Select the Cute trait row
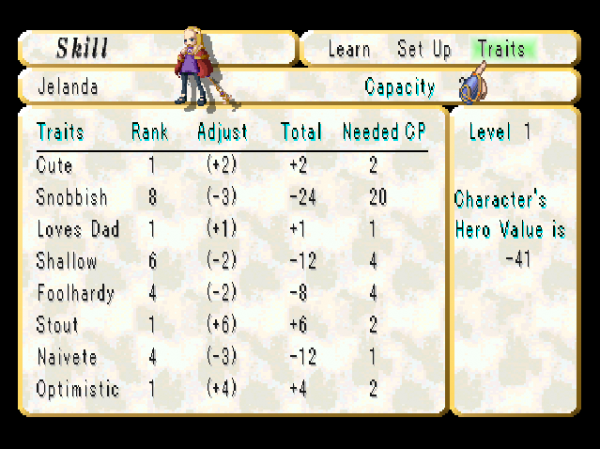 click(55, 166)
